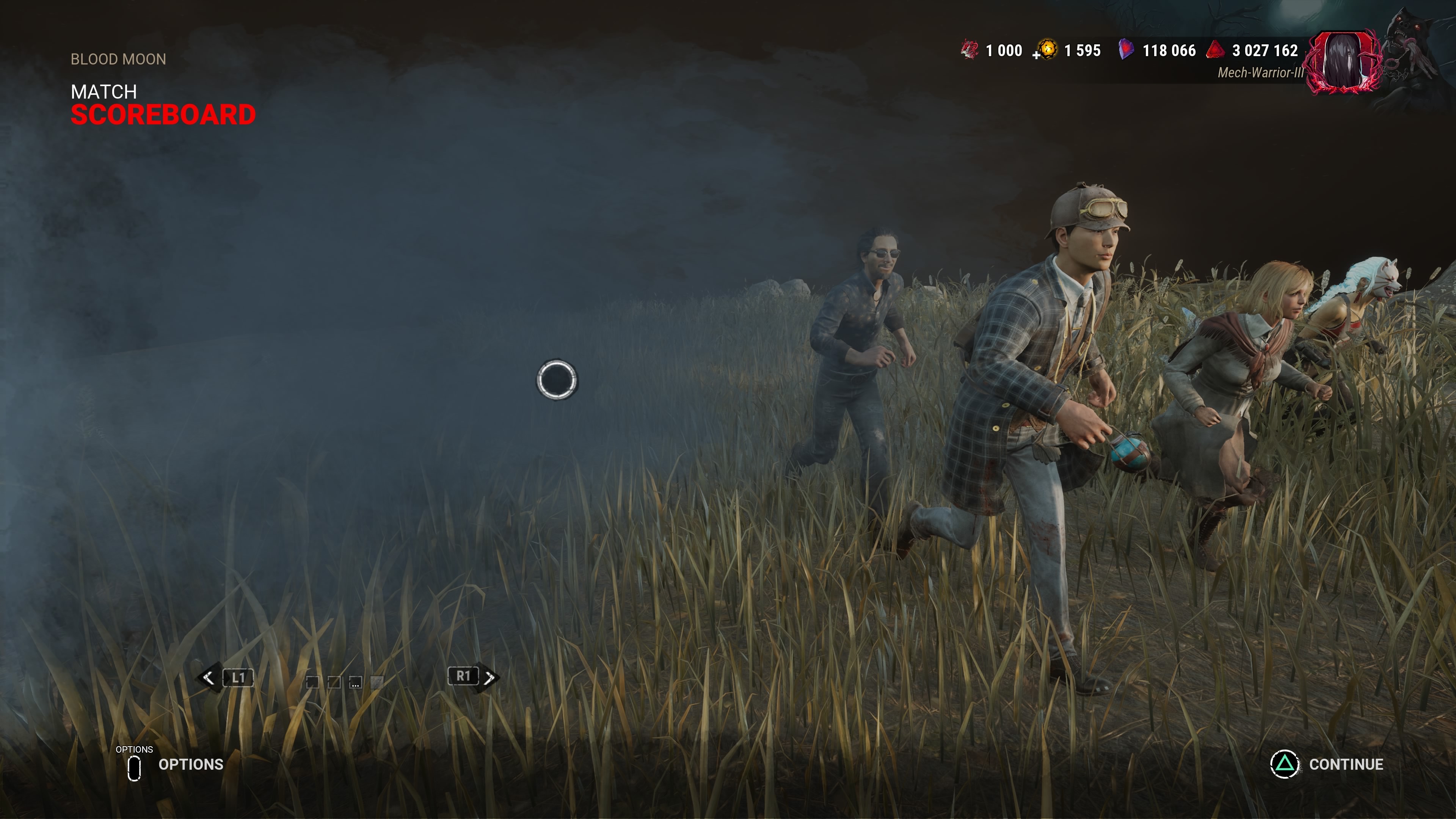Go to the previous scoreboard page arrow
The image size is (1456, 819).
click(x=209, y=678)
